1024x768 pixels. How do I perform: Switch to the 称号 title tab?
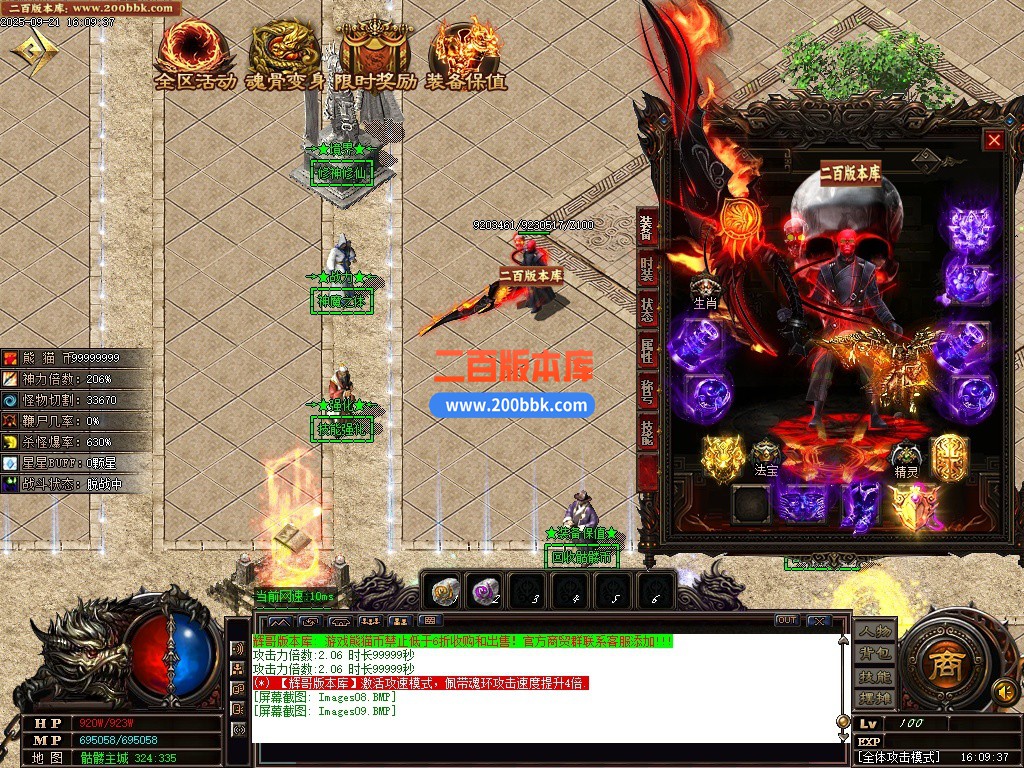coord(647,391)
